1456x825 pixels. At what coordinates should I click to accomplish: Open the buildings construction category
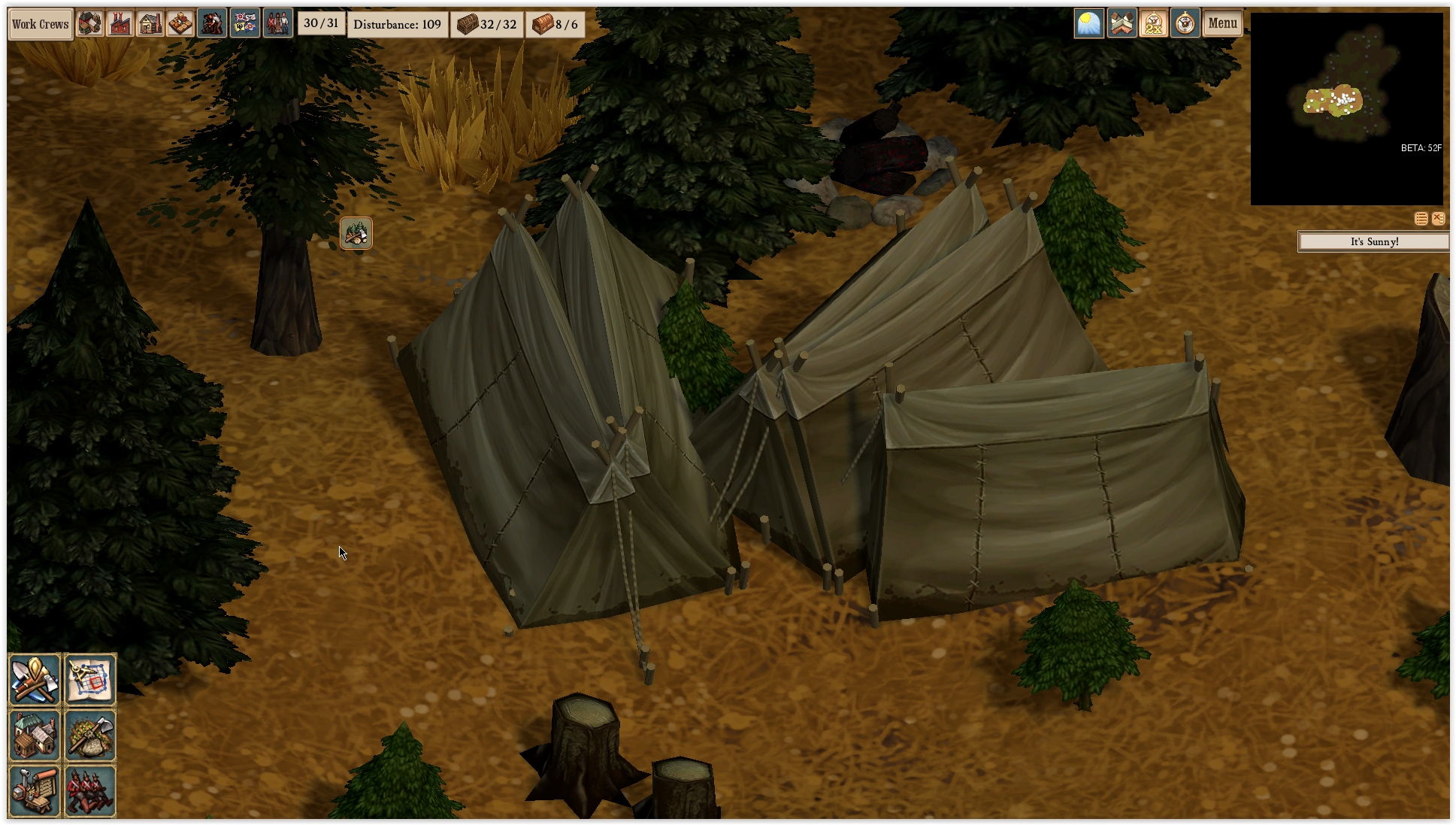(x=35, y=735)
